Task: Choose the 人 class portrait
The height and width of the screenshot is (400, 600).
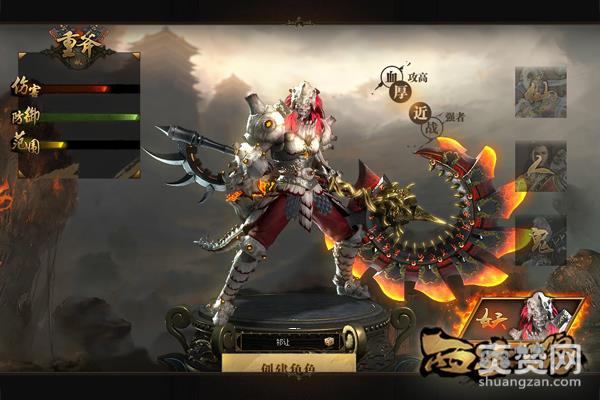Action: (540, 166)
